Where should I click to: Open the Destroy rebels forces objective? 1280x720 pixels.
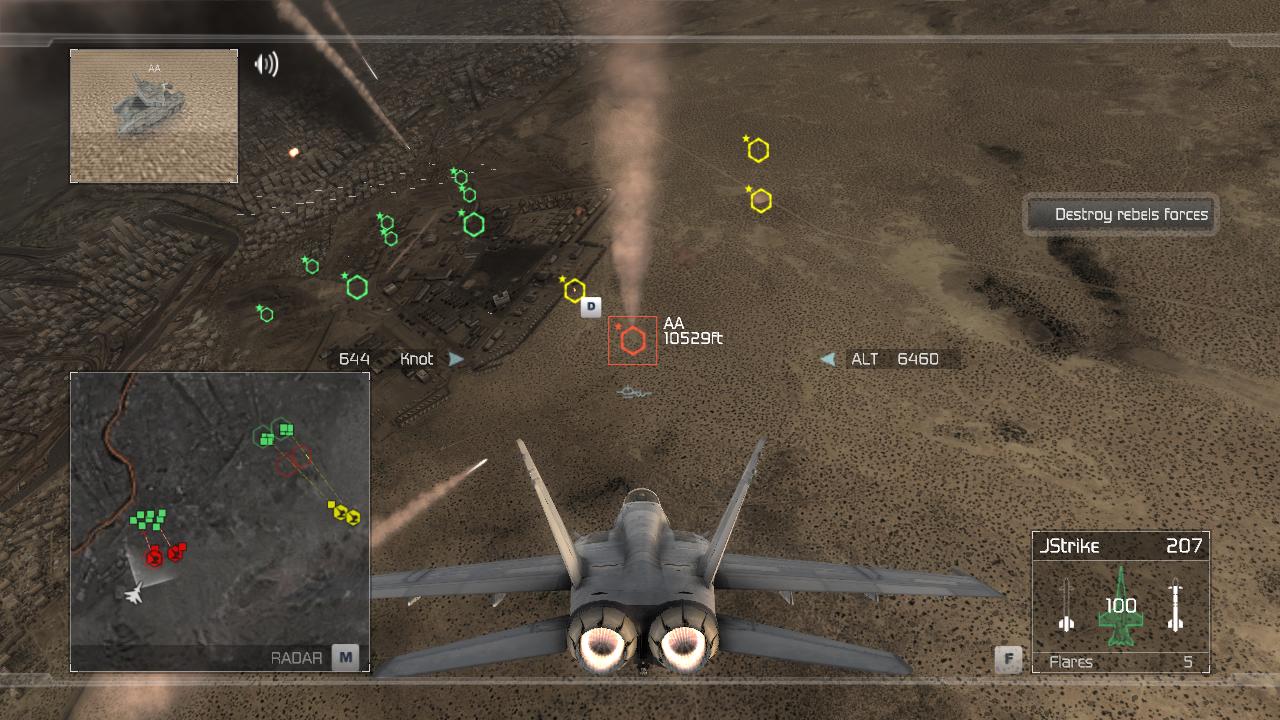coord(1120,214)
